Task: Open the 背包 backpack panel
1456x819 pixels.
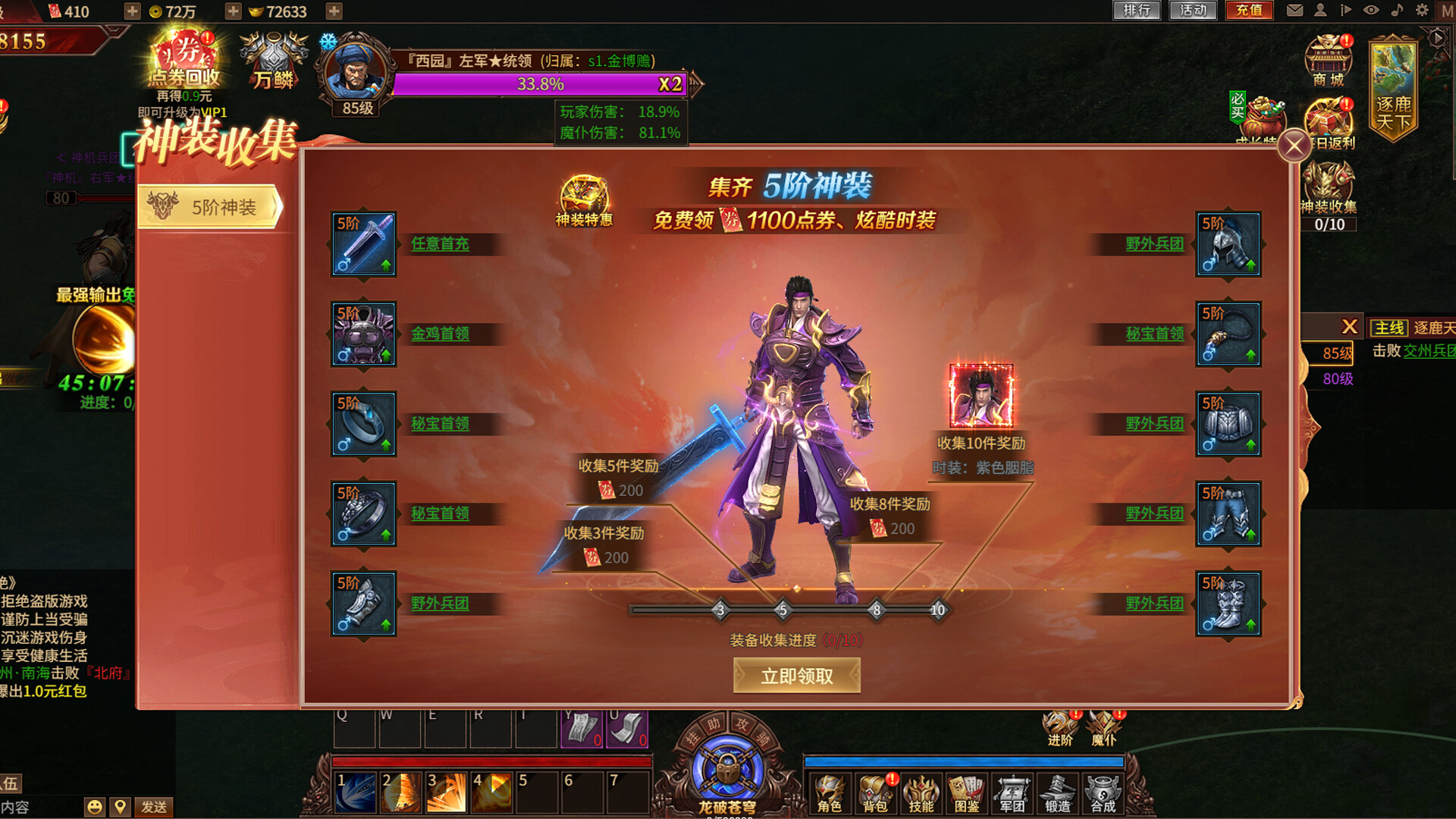Action: click(x=876, y=792)
